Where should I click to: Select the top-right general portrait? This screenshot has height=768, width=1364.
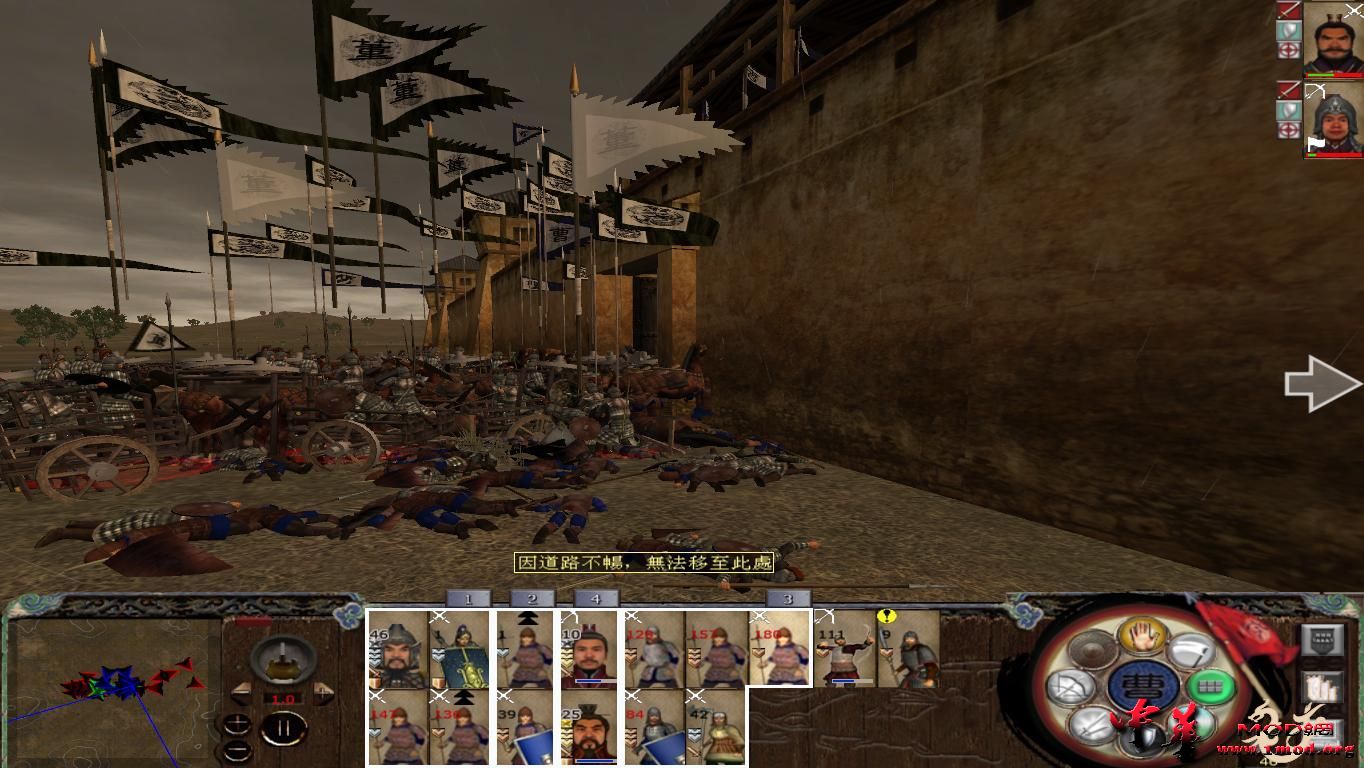point(1335,40)
